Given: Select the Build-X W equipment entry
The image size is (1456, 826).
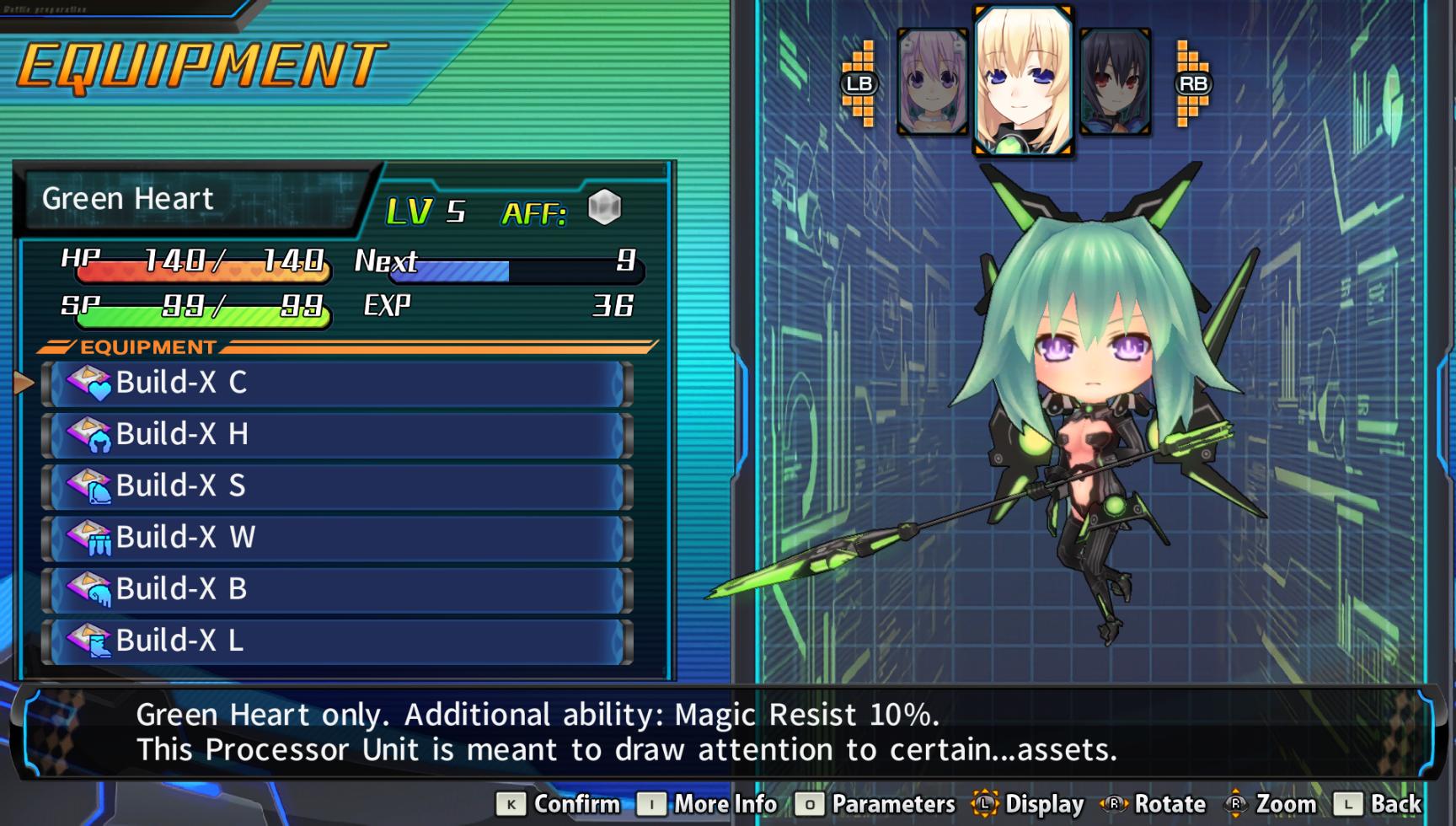Looking at the screenshot, I should coord(337,537).
